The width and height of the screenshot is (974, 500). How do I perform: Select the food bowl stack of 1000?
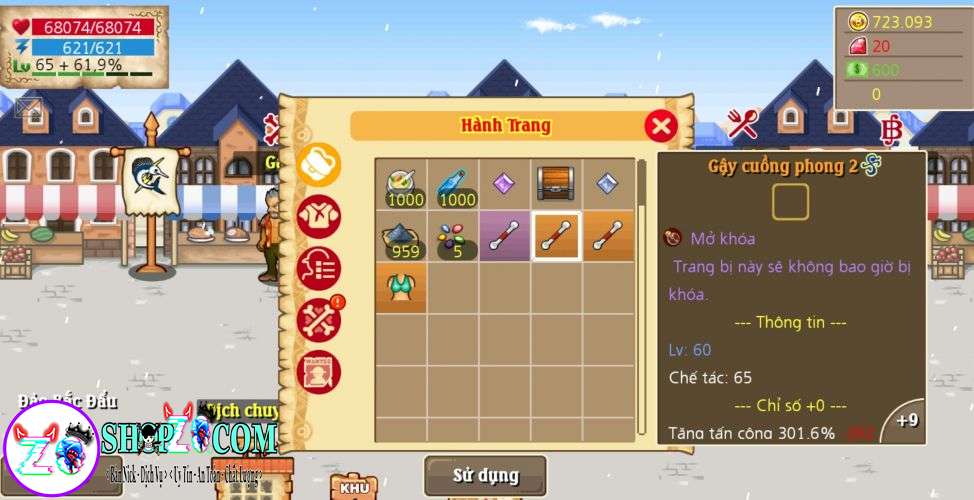(x=401, y=184)
